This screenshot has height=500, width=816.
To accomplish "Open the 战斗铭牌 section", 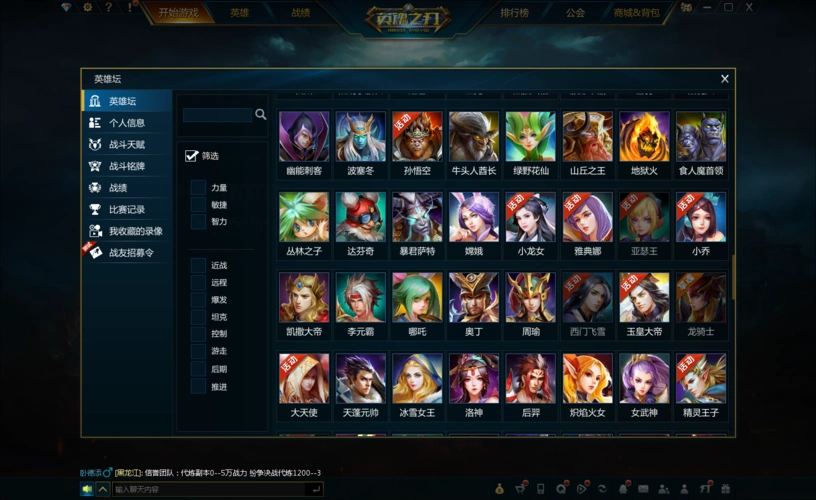I will click(x=126, y=166).
